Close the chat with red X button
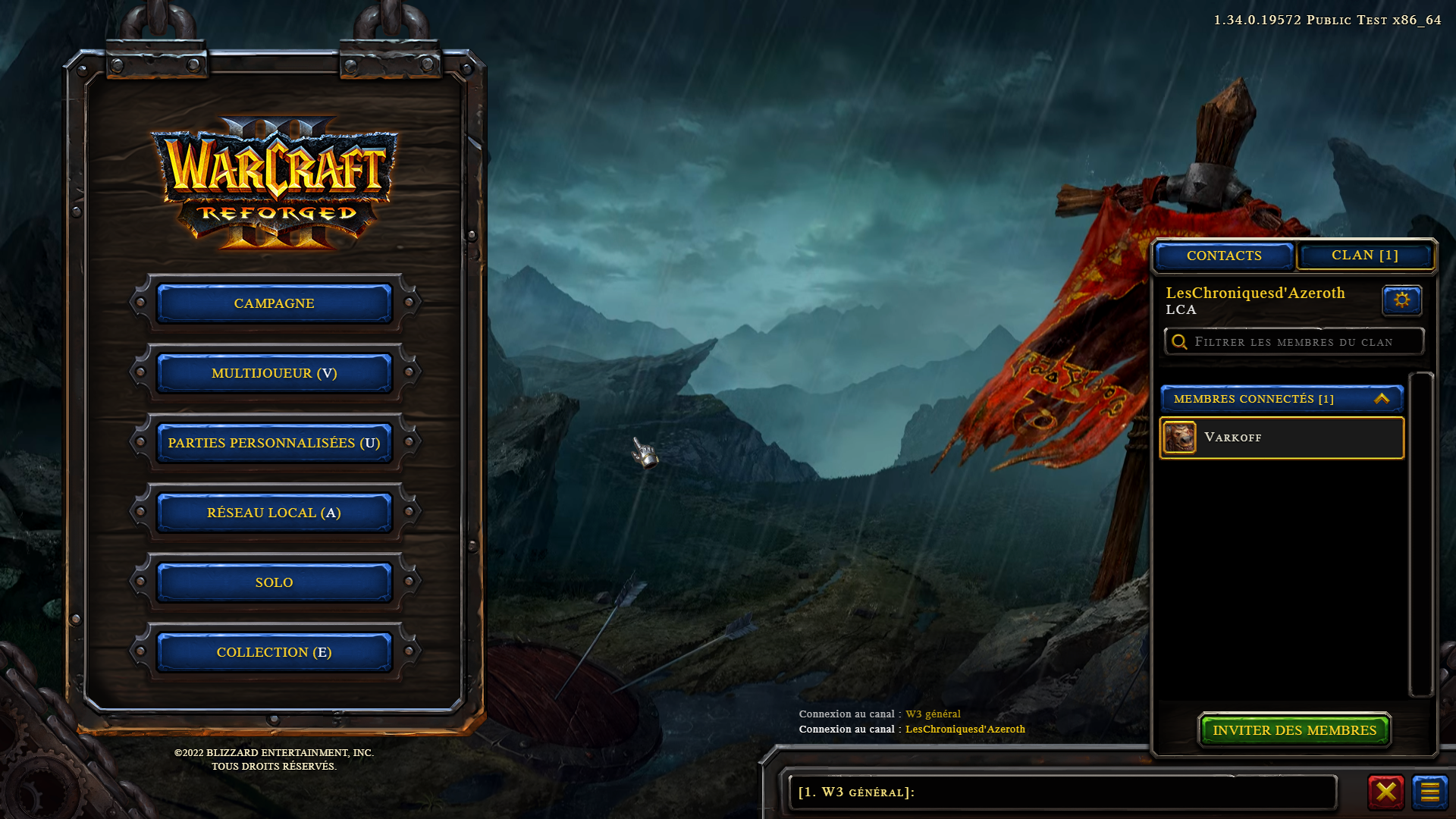Viewport: 1456px width, 819px height. [x=1385, y=792]
